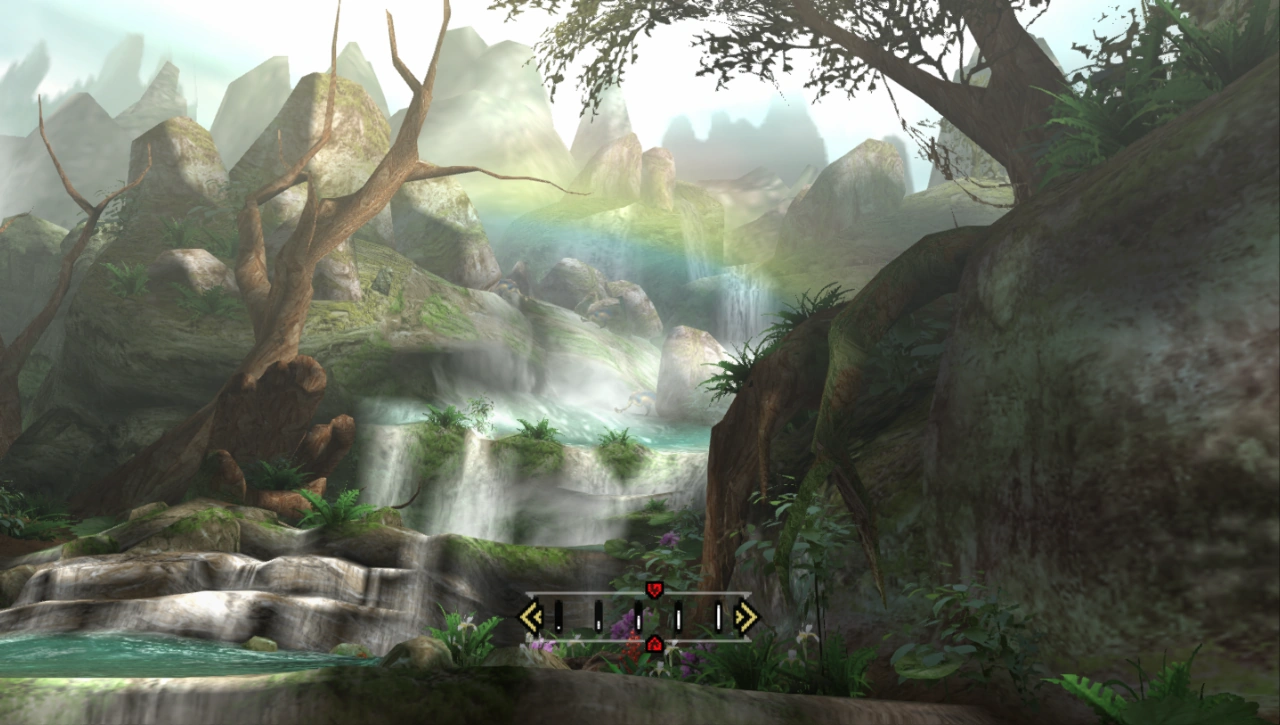The height and width of the screenshot is (725, 1280).
Task: Select the center tick marker on the gauge
Action: [x=639, y=615]
